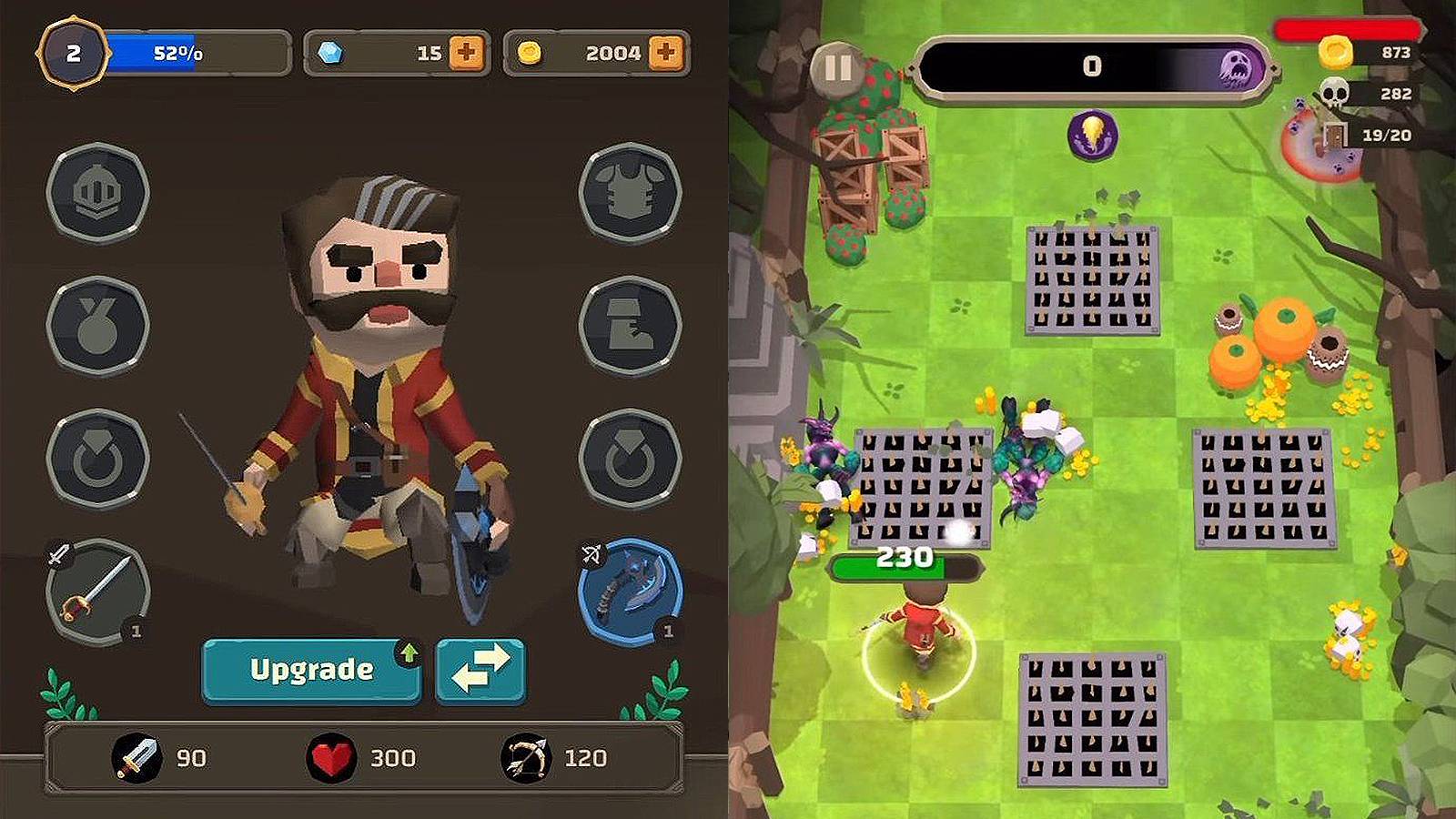This screenshot has height=819, width=1456.
Task: Tap the sword attack stat showing 90
Action: coord(165,756)
